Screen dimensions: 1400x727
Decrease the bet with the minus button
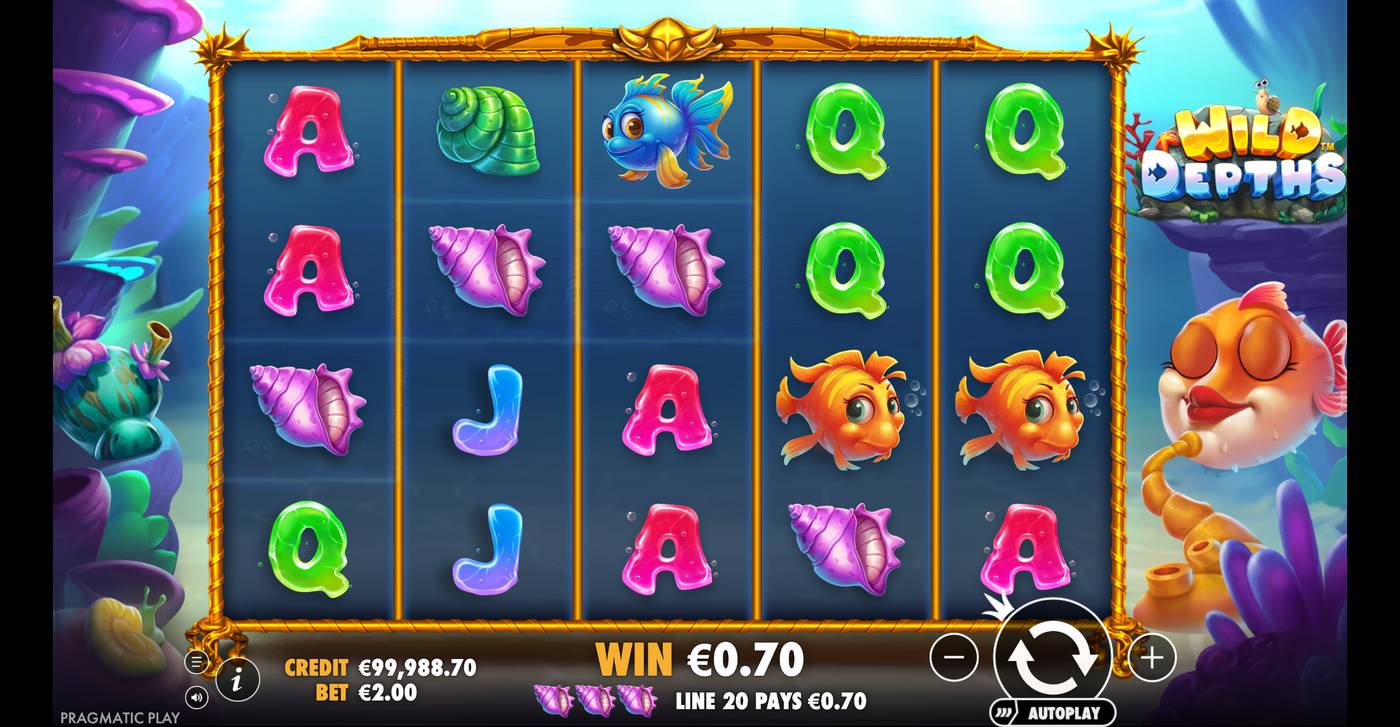coord(956,657)
